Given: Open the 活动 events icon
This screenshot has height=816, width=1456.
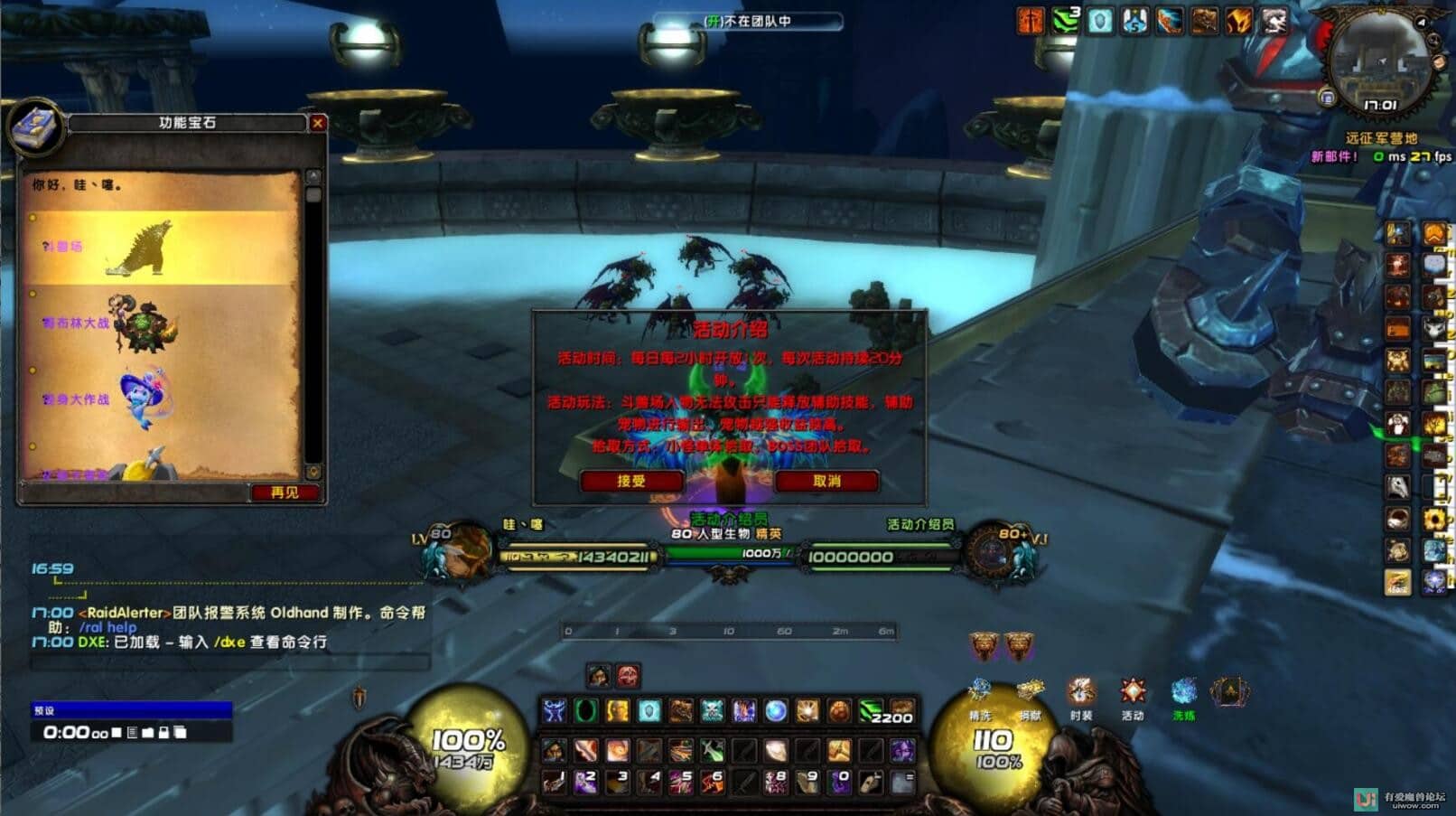Looking at the screenshot, I should (1133, 695).
